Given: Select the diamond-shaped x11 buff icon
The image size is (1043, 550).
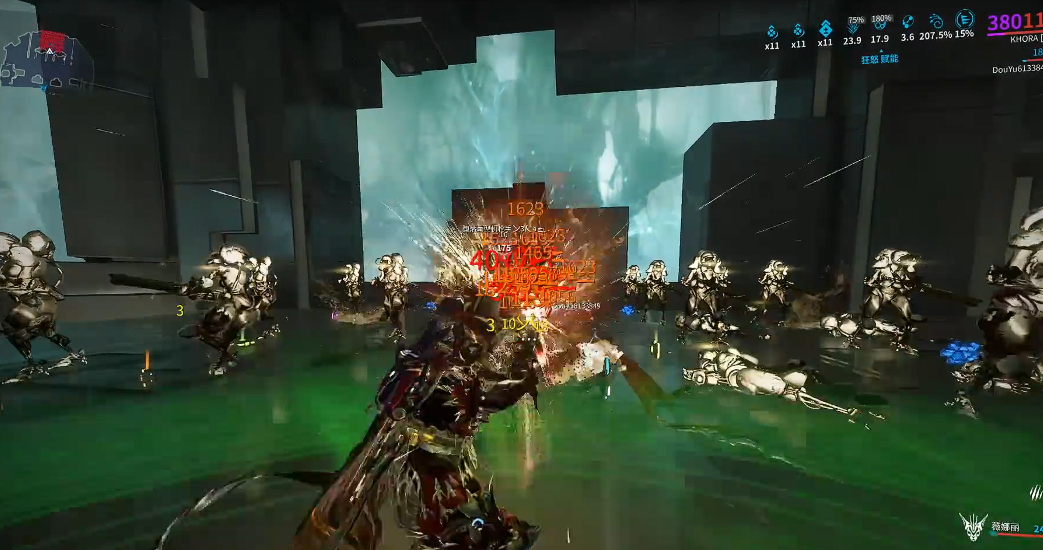Looking at the screenshot, I should point(825,28).
